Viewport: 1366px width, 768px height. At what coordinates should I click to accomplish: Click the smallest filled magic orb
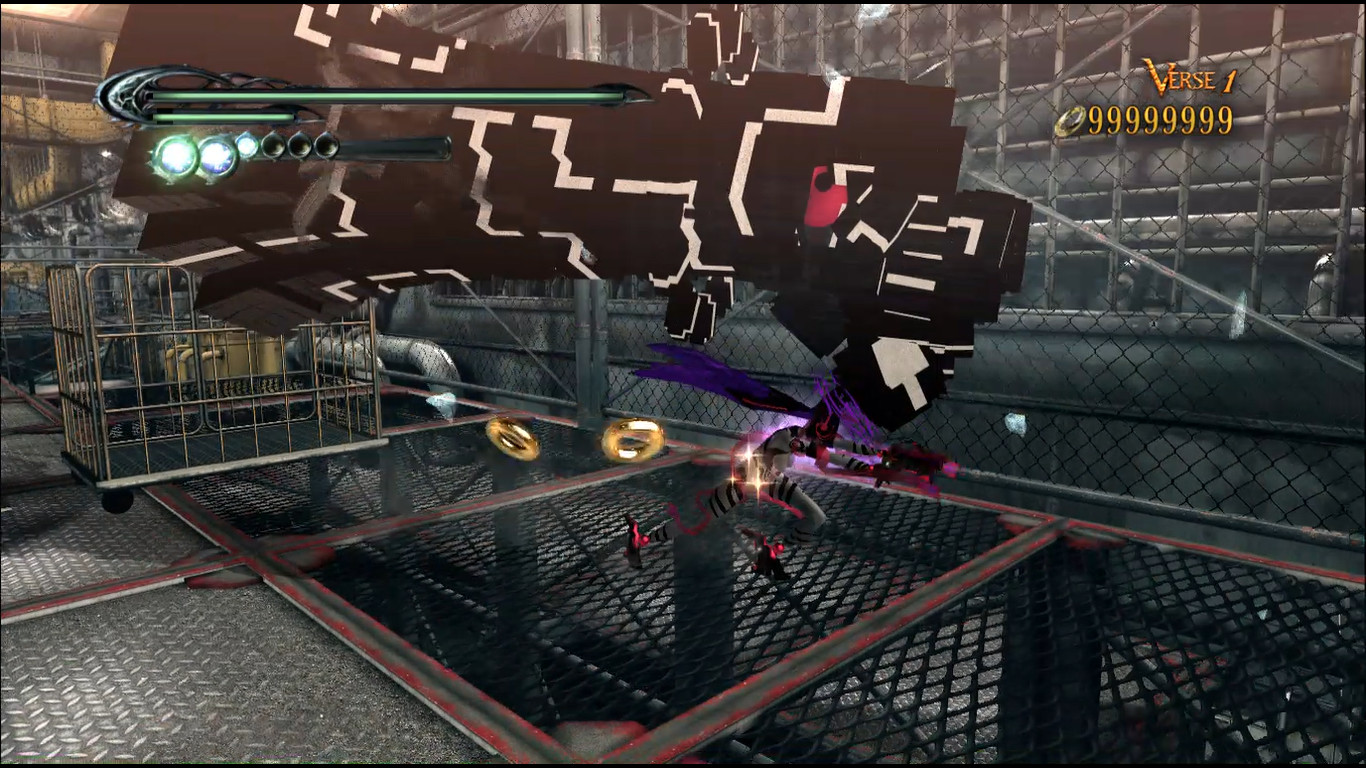click(247, 144)
